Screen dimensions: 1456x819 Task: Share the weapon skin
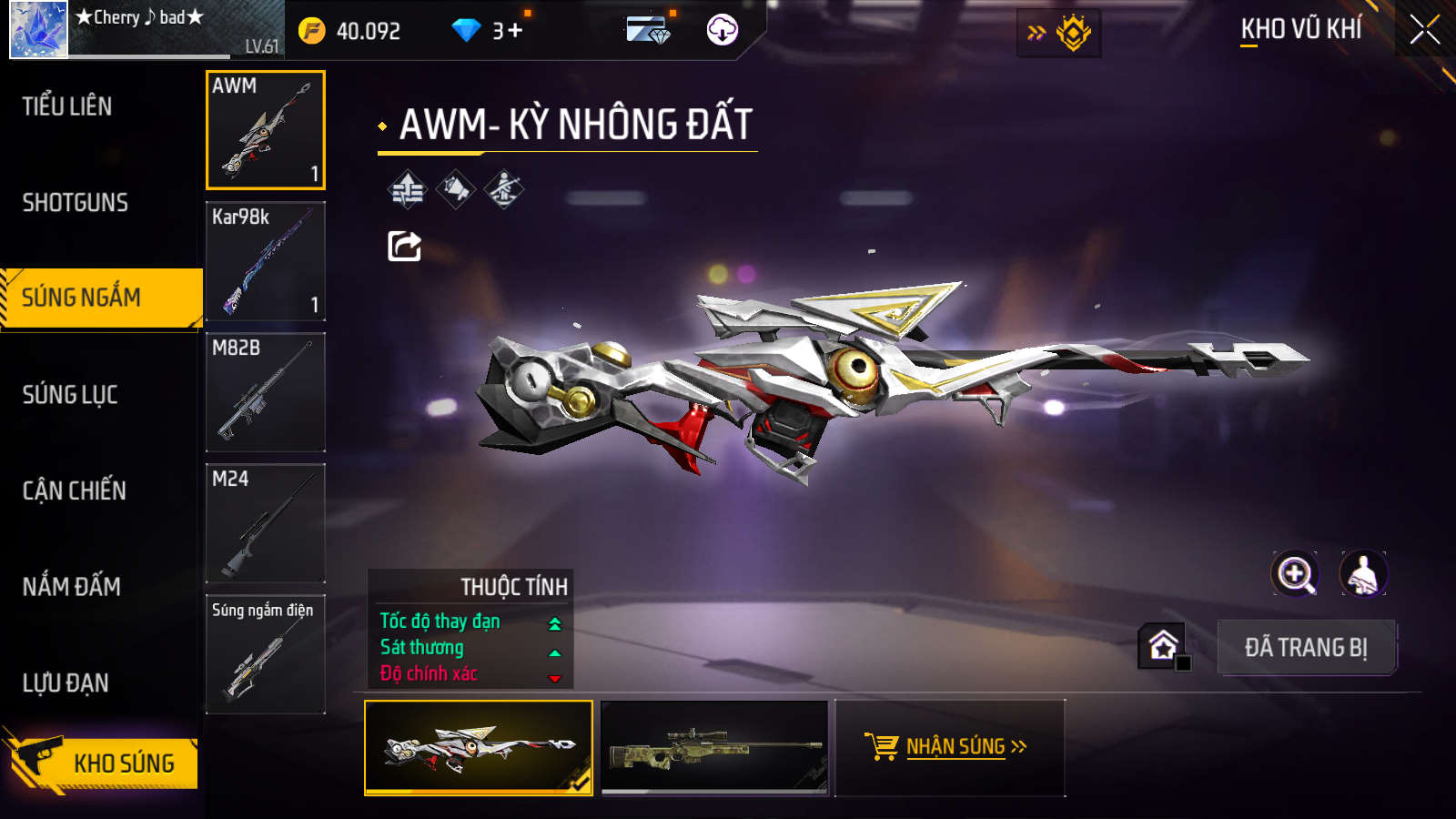404,246
